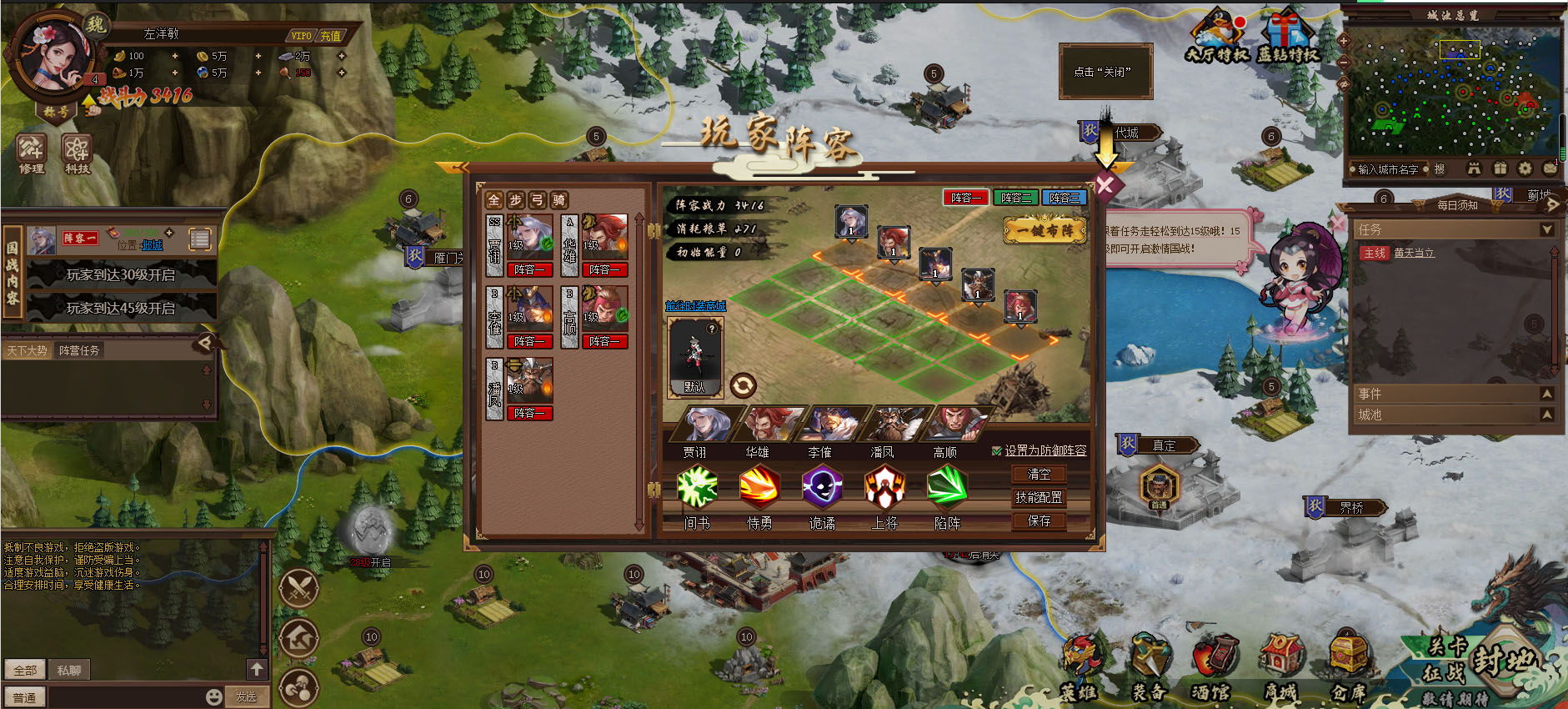This screenshot has height=709, width=1568.
Task: Open the 英雄 heroes menu
Action: pos(1079,667)
